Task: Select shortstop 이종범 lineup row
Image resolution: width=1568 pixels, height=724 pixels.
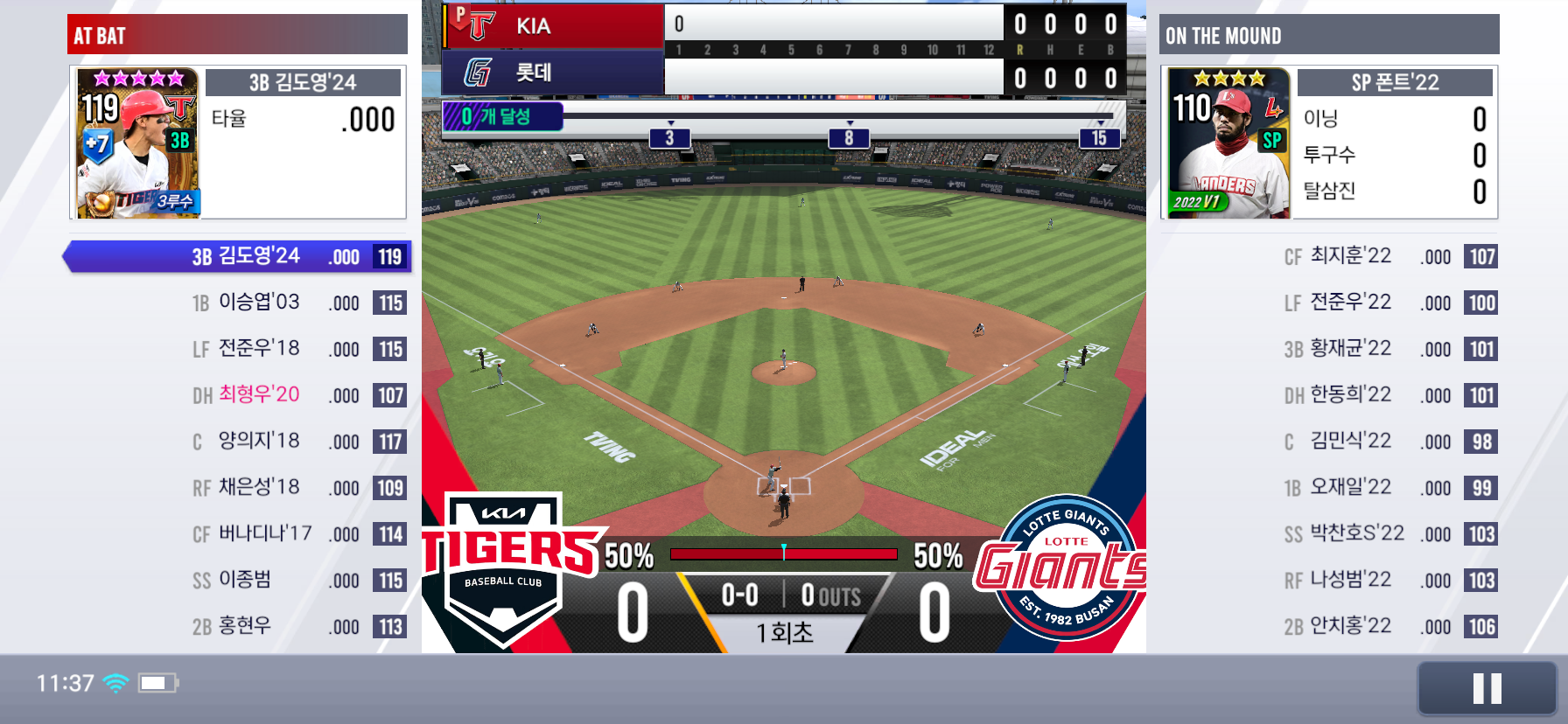Action: [297, 581]
